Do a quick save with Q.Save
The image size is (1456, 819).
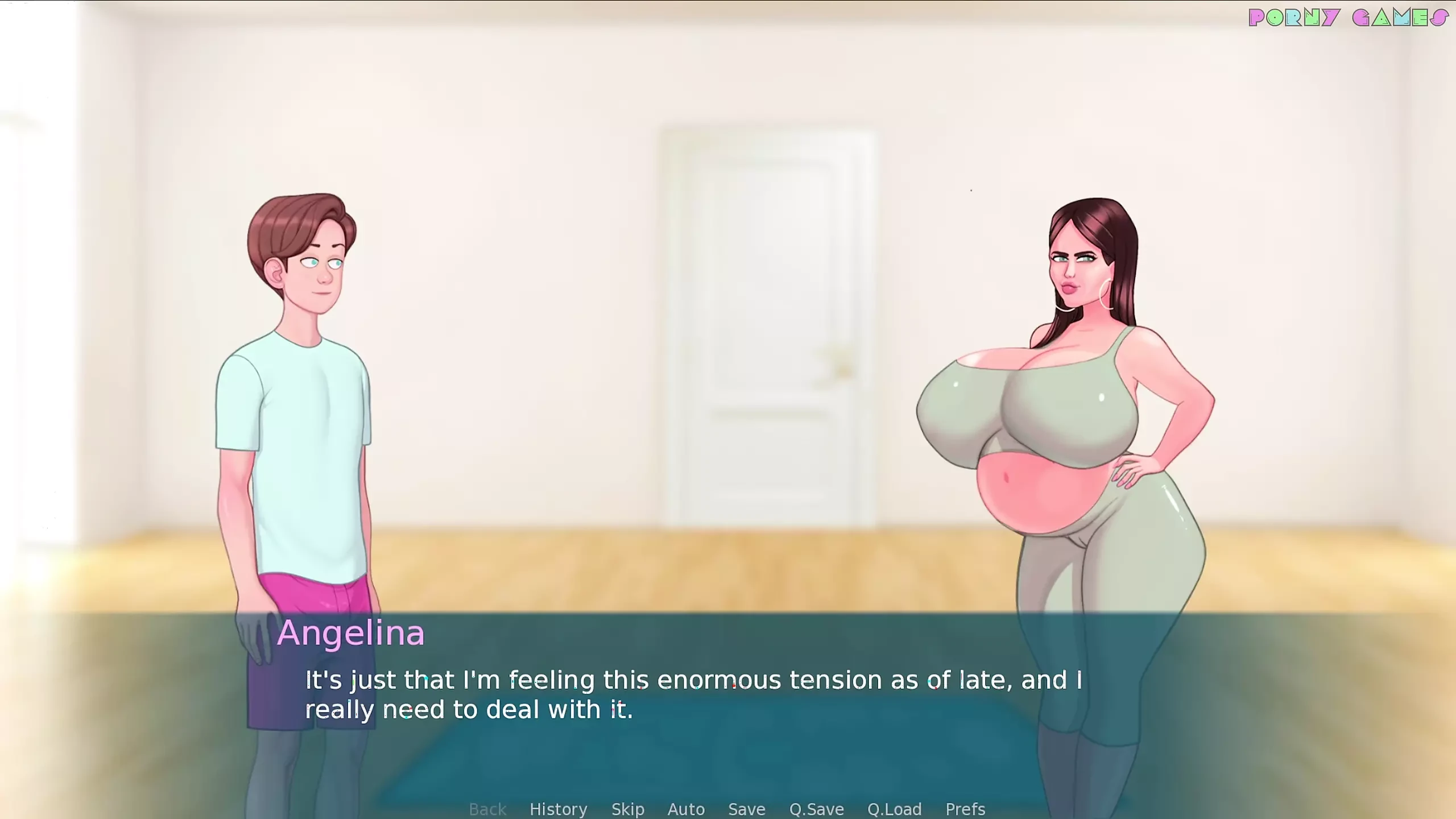[x=816, y=809]
